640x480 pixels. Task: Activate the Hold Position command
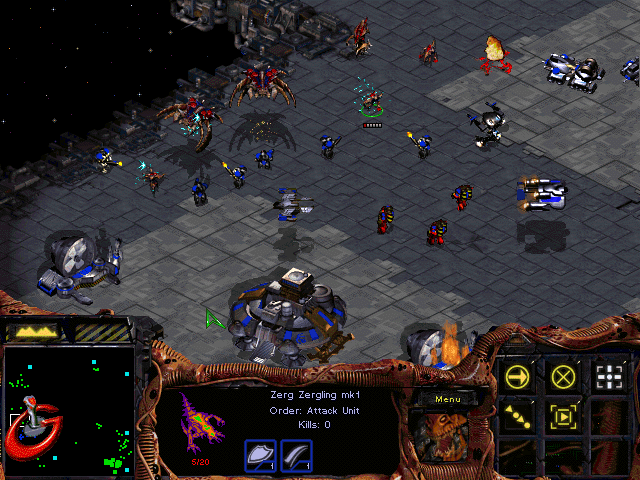[563, 416]
